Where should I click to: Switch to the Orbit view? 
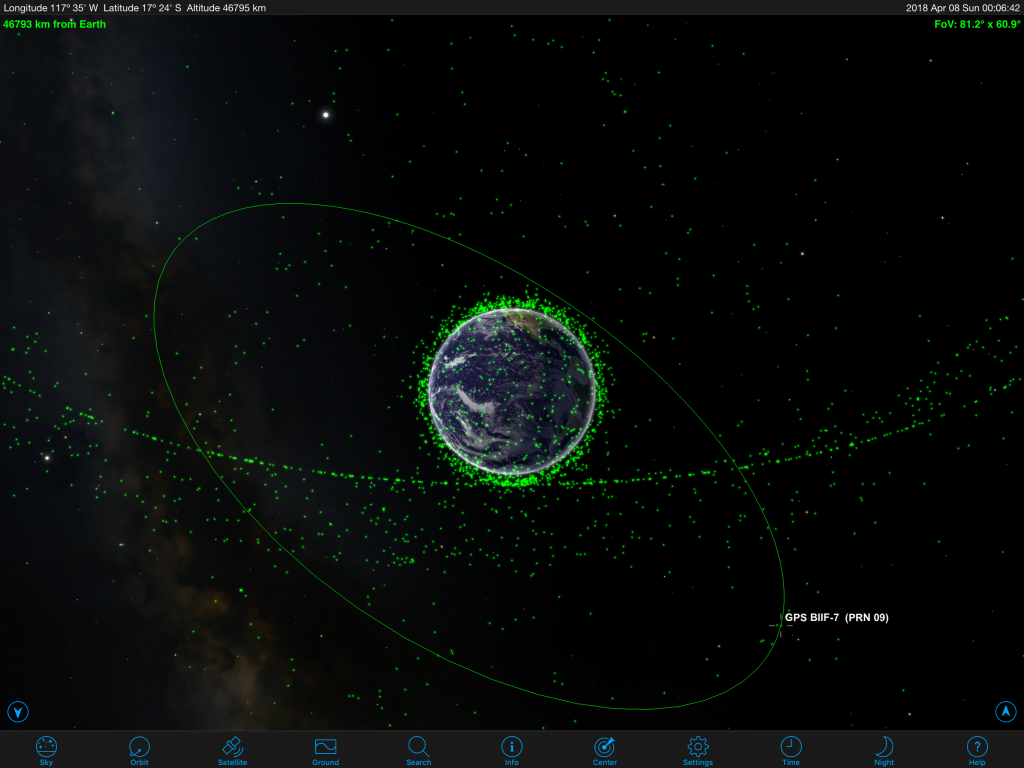[139, 748]
